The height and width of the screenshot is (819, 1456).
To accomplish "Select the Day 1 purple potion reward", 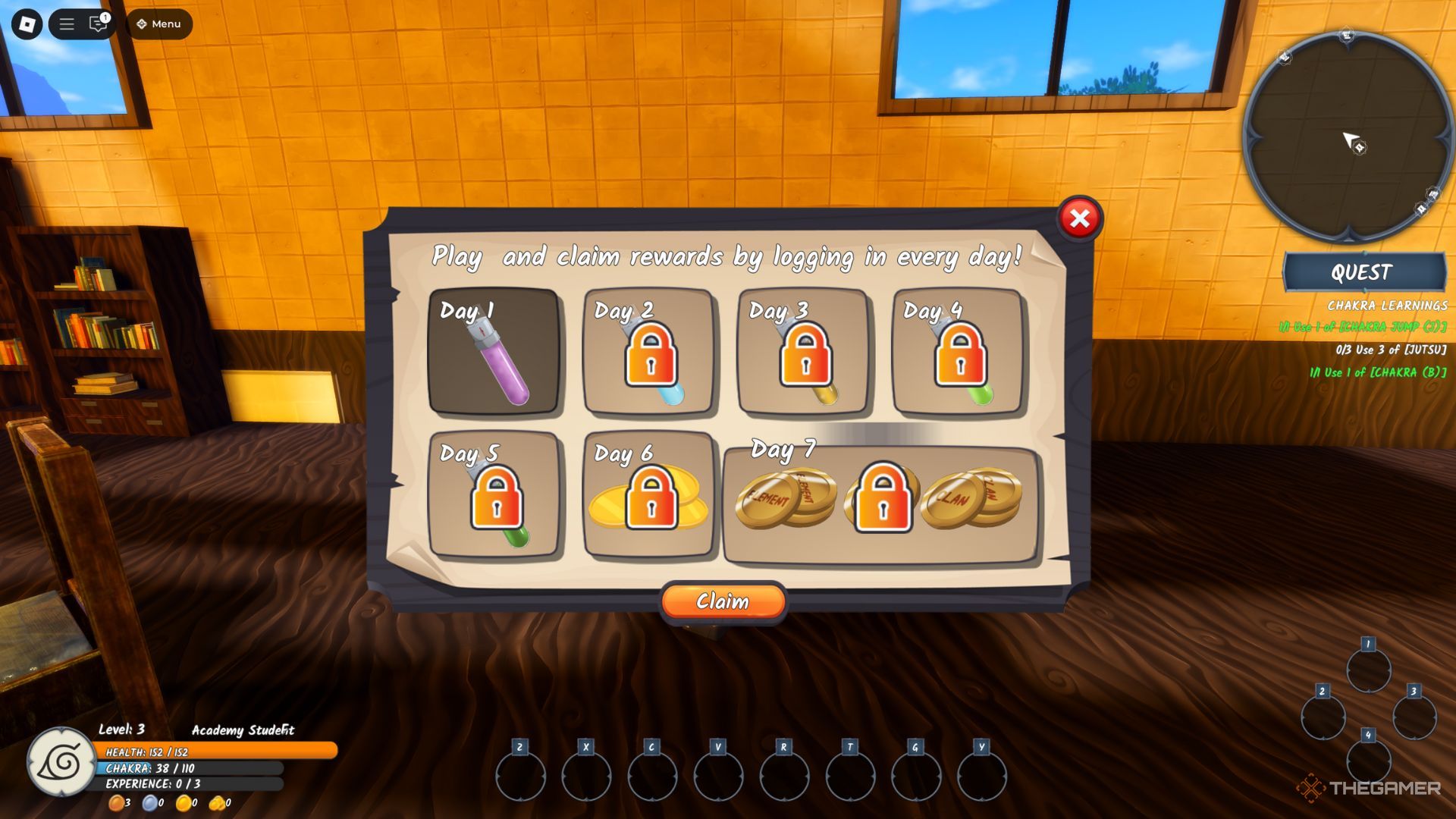I will click(x=494, y=351).
